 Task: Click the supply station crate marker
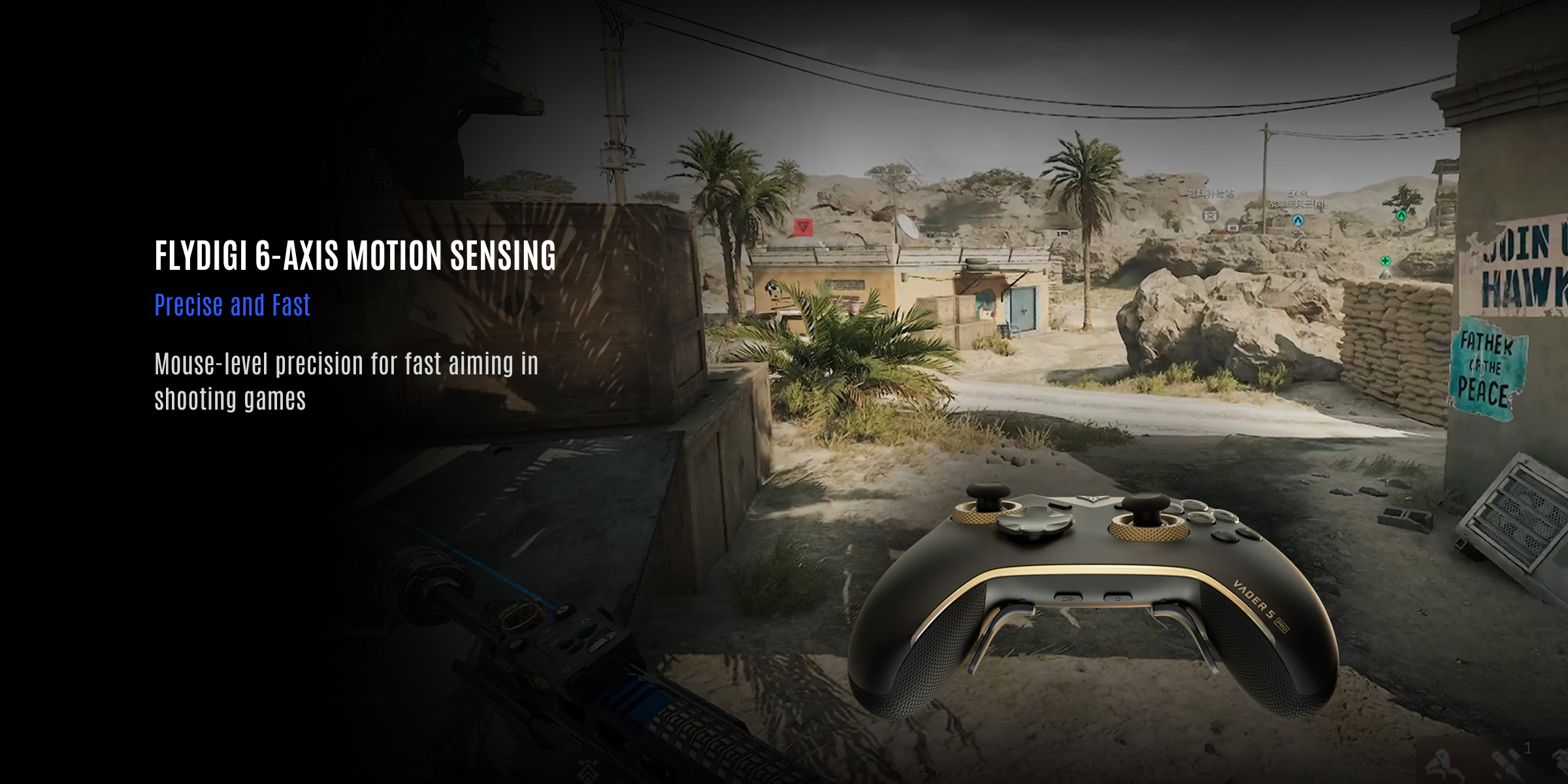pyautogui.click(x=1211, y=216)
